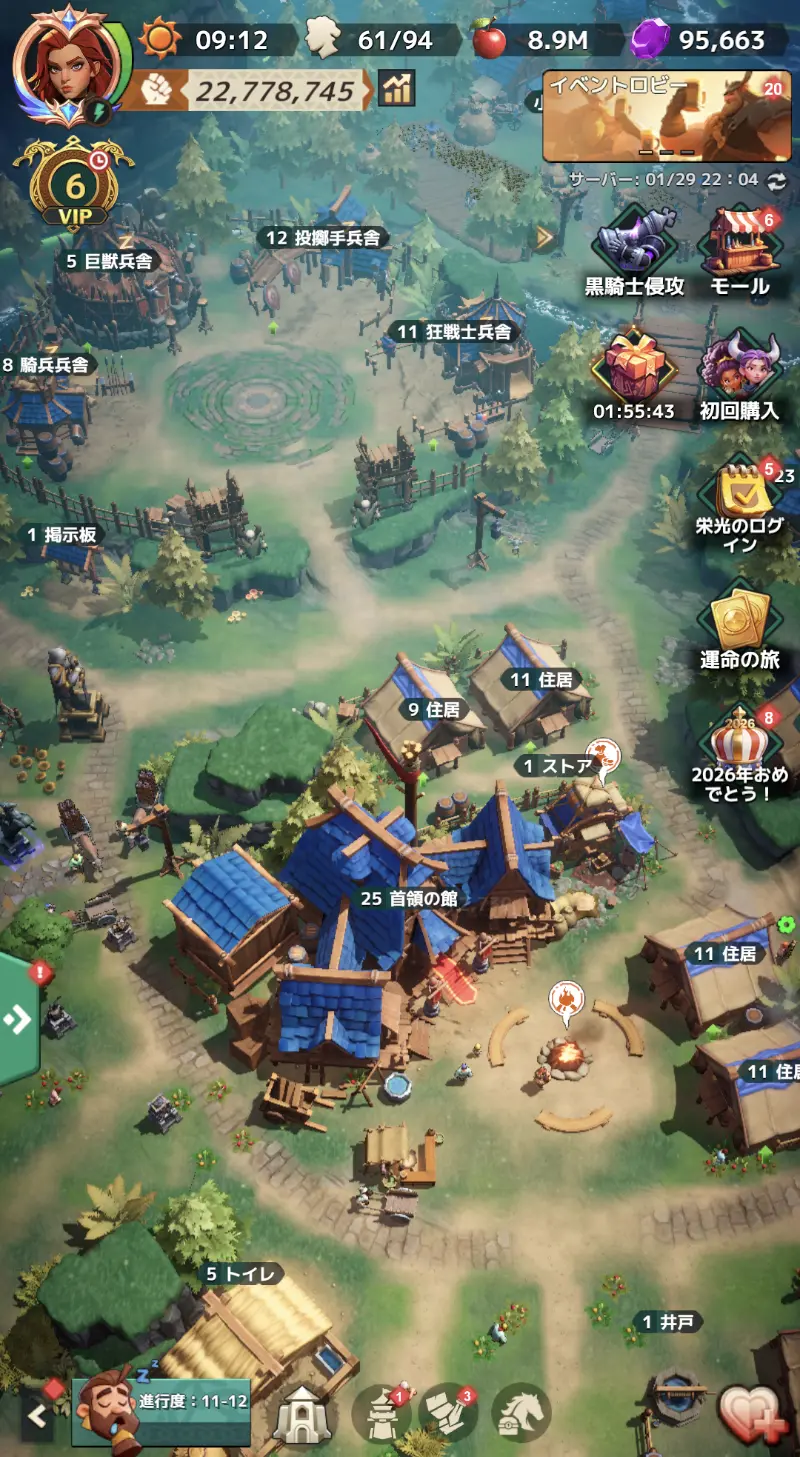The height and width of the screenshot is (1457, 800).
Task: Open the stacked scrolls icon with badge 3
Action: coord(448,1413)
